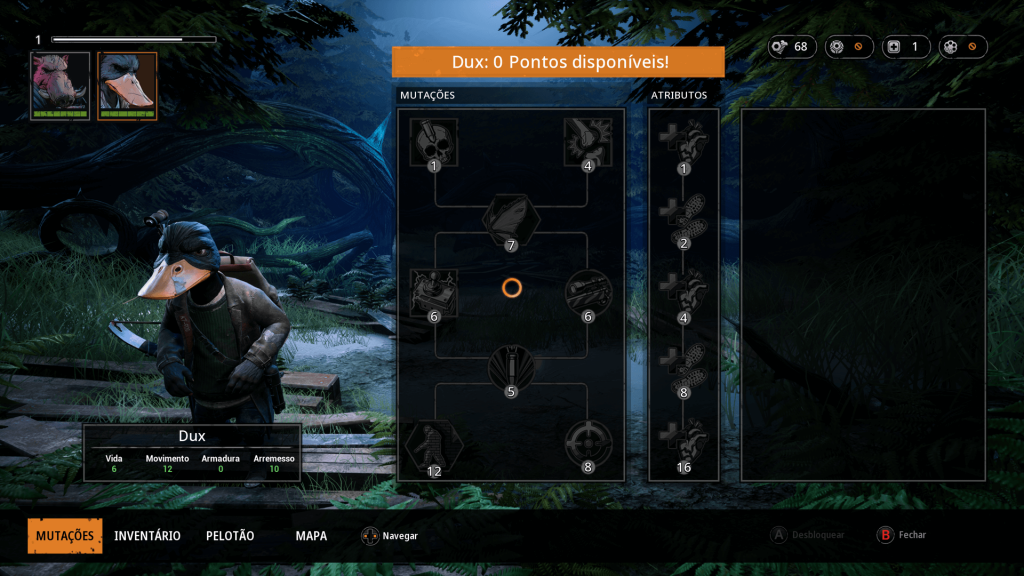Select the heart attribute costing 4
The width and height of the screenshot is (1024, 576).
[684, 293]
